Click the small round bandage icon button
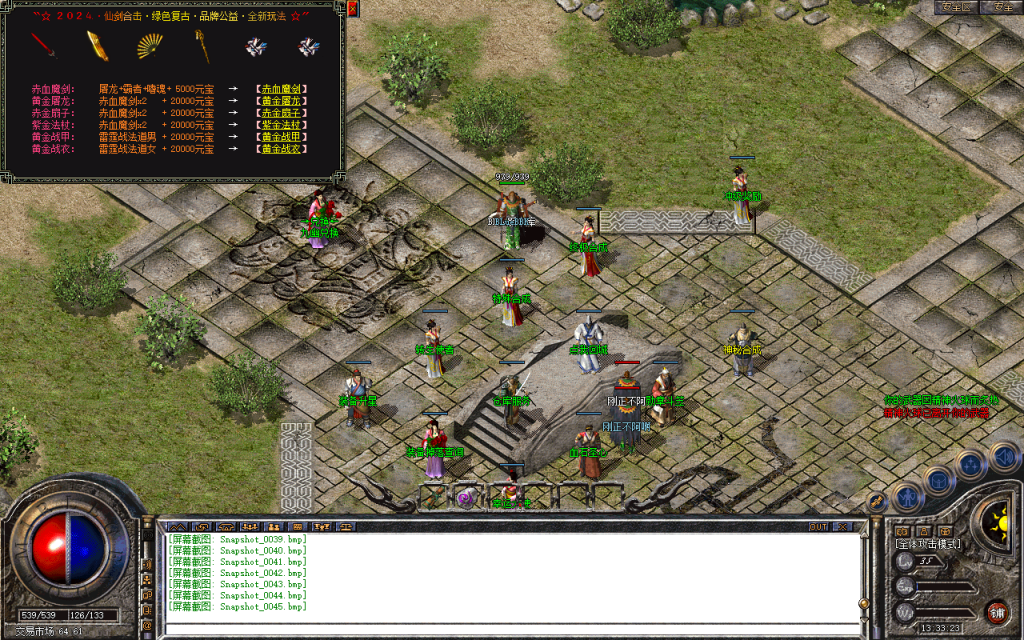The width and height of the screenshot is (1024, 640). (876, 502)
